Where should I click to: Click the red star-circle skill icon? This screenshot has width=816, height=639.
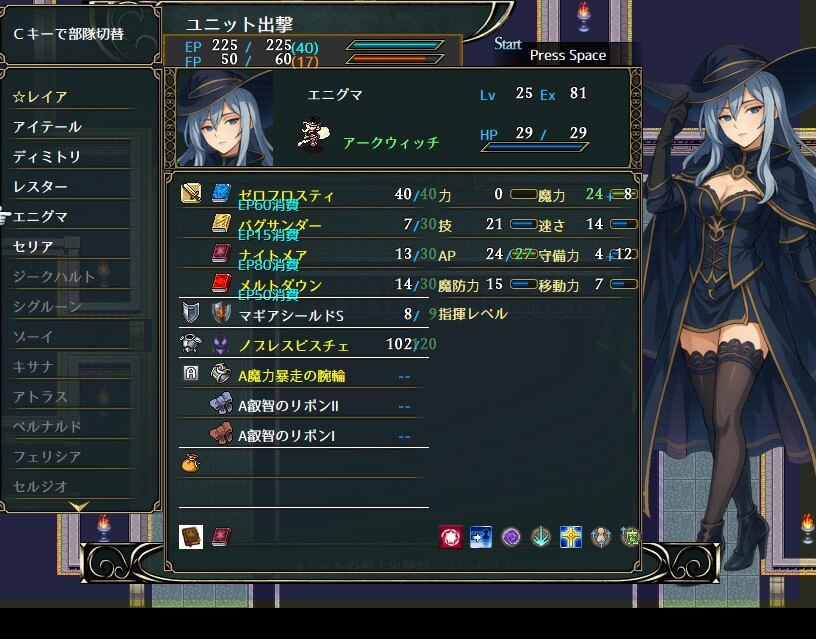(450, 537)
